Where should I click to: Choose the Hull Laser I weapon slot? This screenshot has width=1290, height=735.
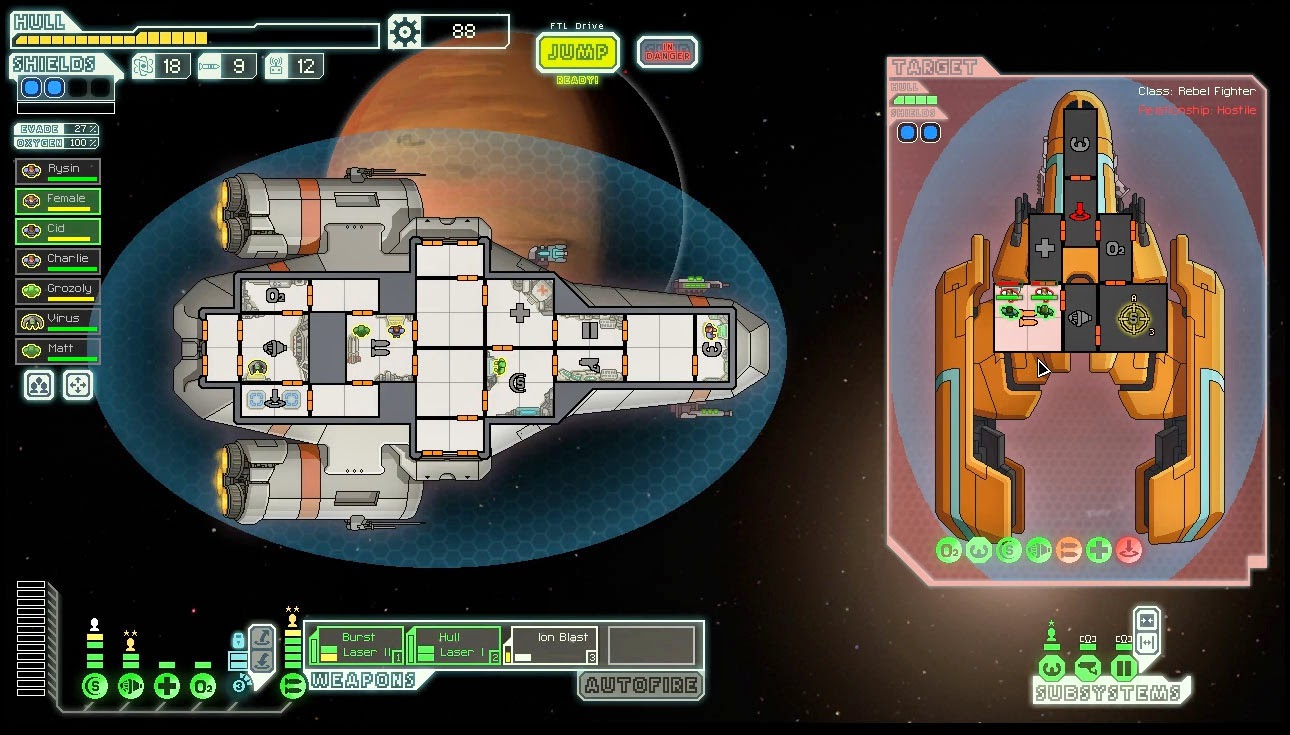coord(455,645)
